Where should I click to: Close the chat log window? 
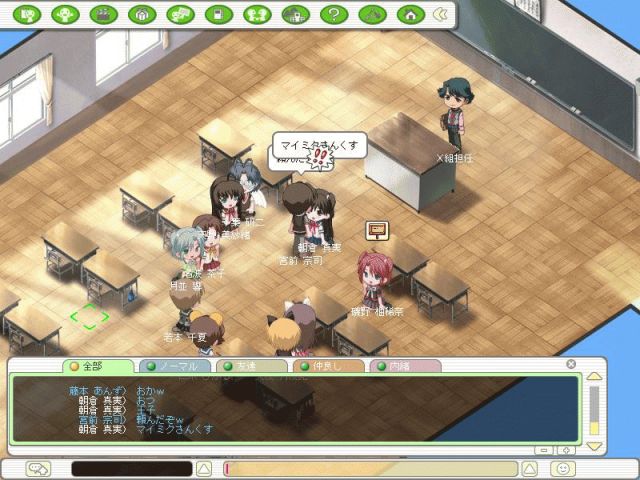[x=571, y=364]
